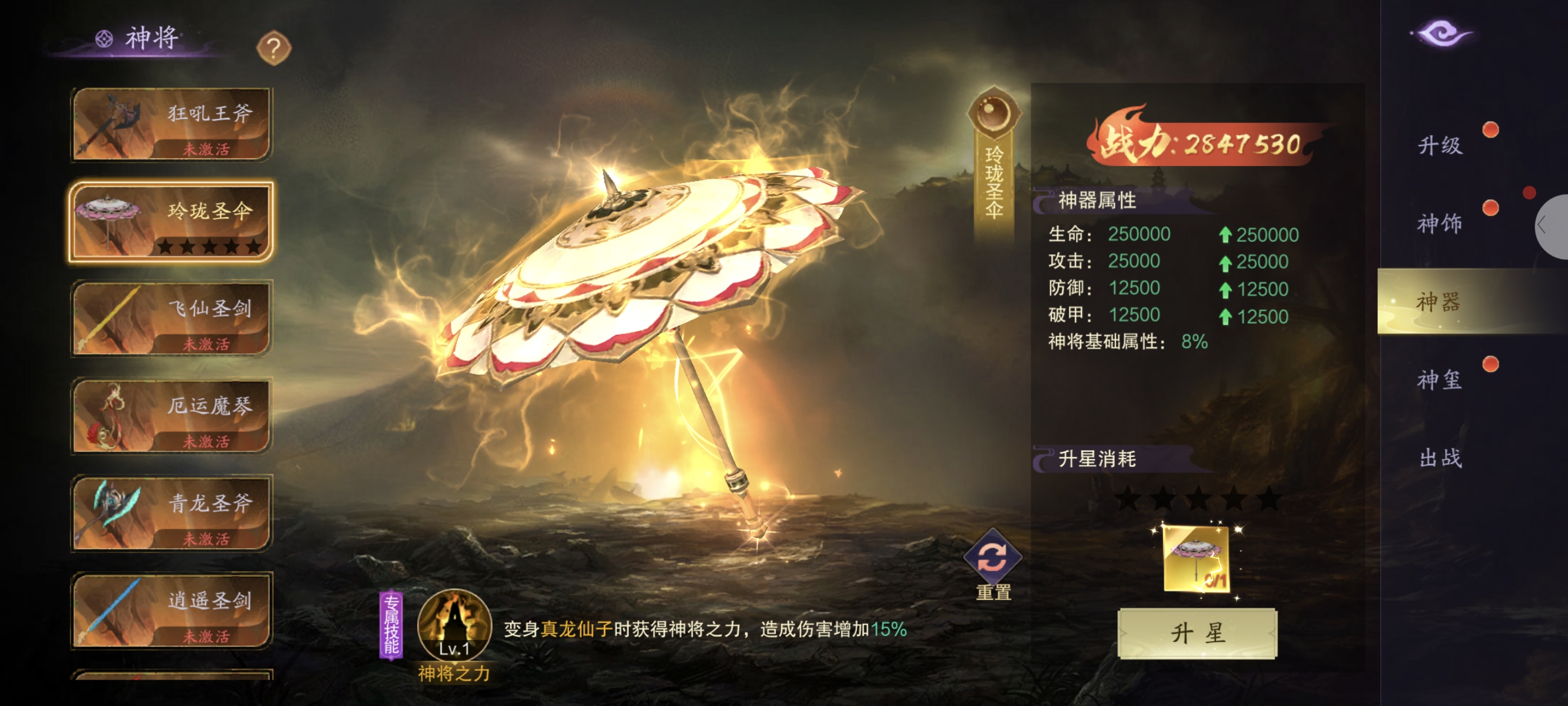Click the purple cloud emblem icon

click(1442, 34)
